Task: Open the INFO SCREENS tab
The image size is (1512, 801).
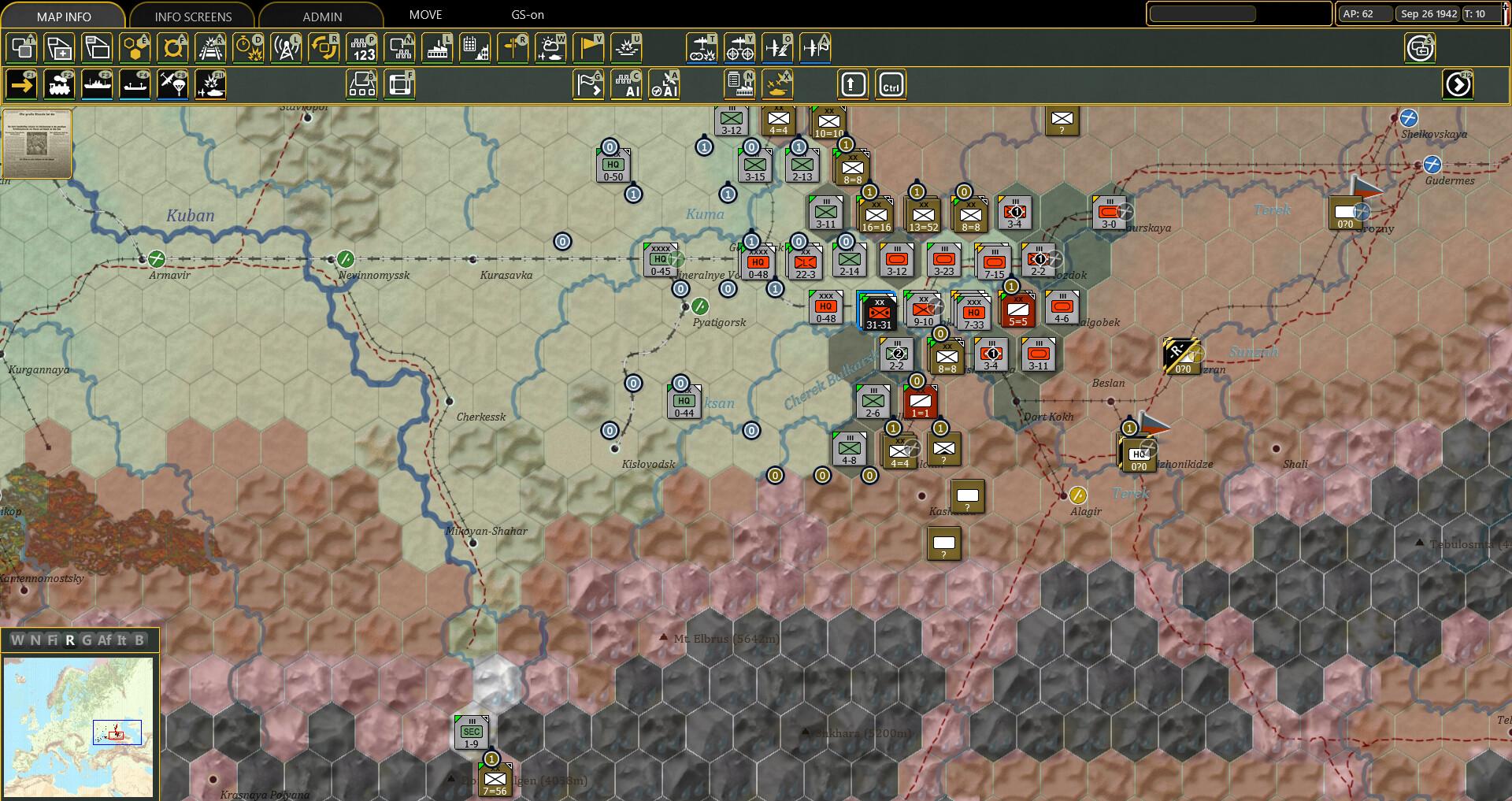Action: point(193,16)
